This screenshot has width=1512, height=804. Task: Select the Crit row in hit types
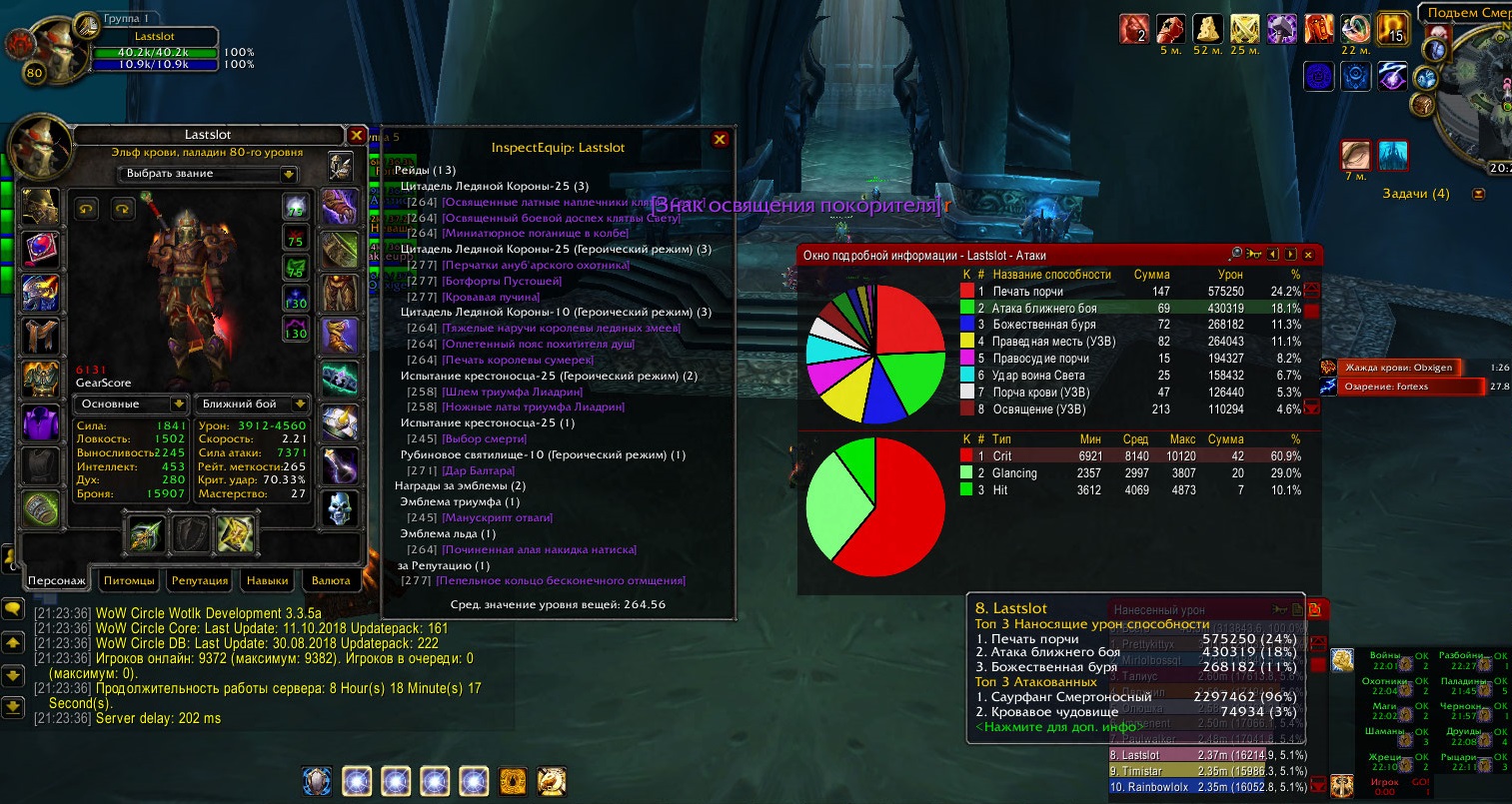[1129, 456]
